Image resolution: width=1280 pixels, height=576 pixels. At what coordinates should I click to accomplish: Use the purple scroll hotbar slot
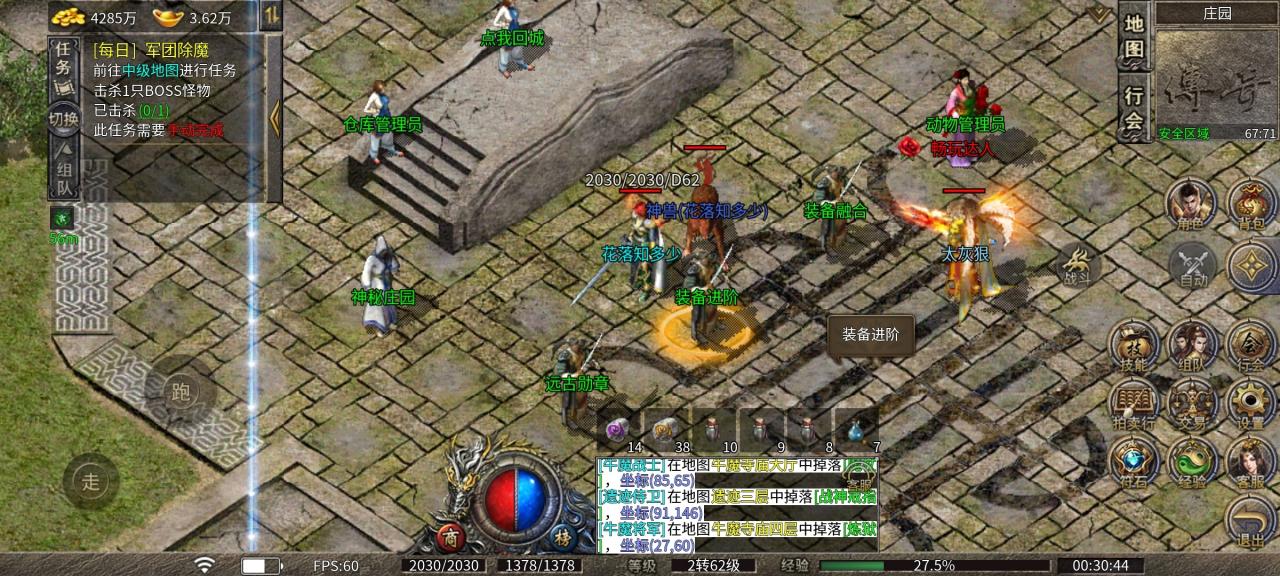point(616,430)
